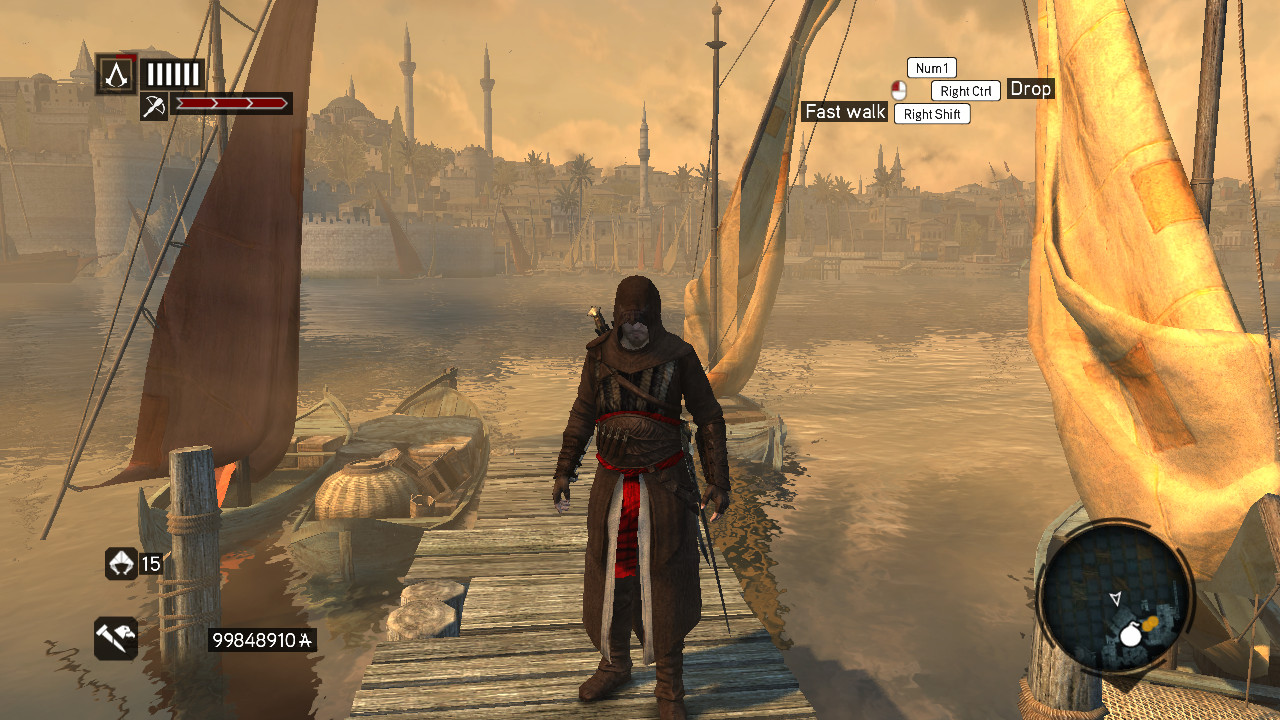Viewport: 1280px width, 720px height.
Task: Toggle the notoriety marker above the insignia
Action: tap(126, 58)
